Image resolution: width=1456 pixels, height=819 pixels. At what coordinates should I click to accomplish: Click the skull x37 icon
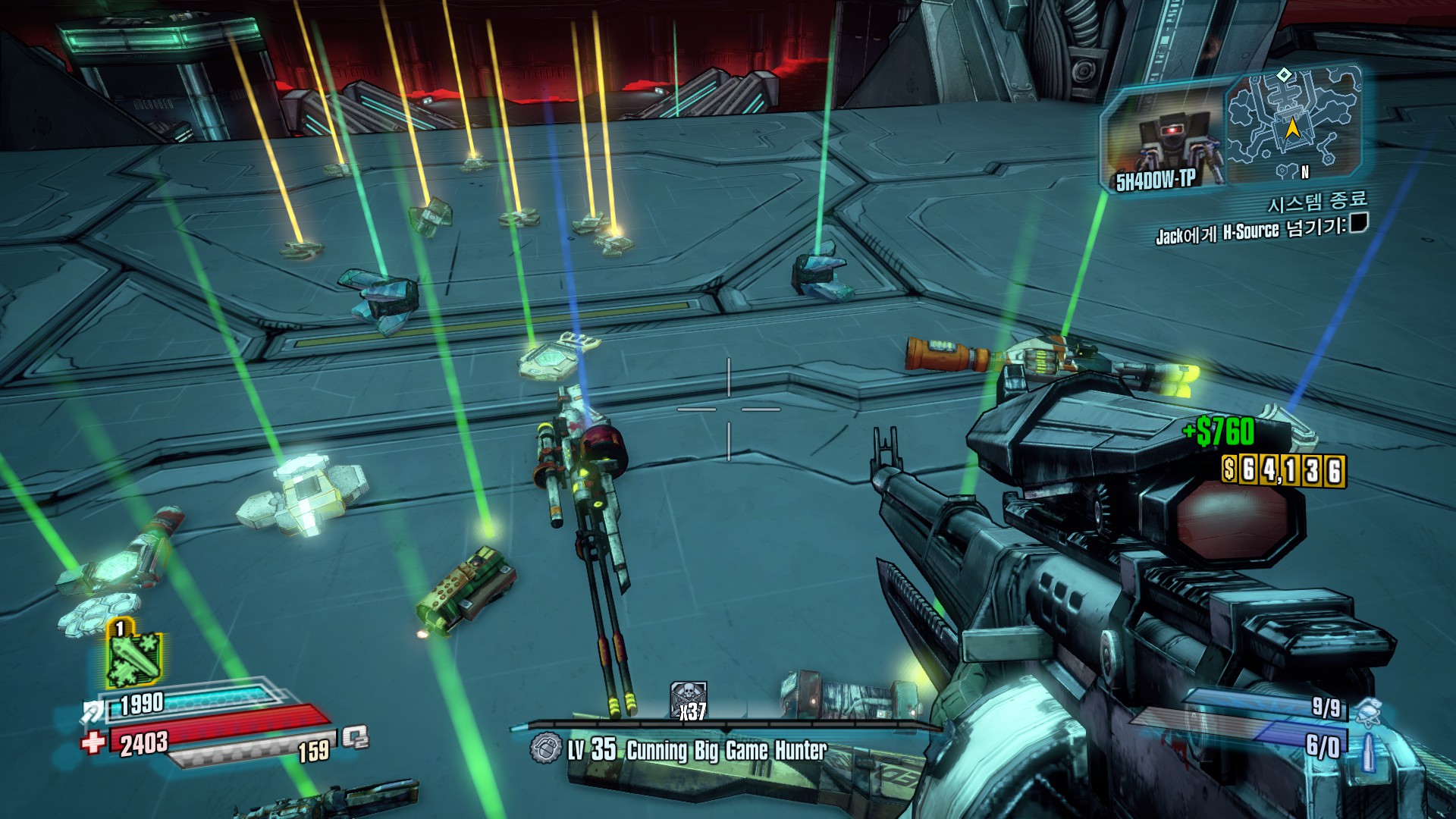689,700
